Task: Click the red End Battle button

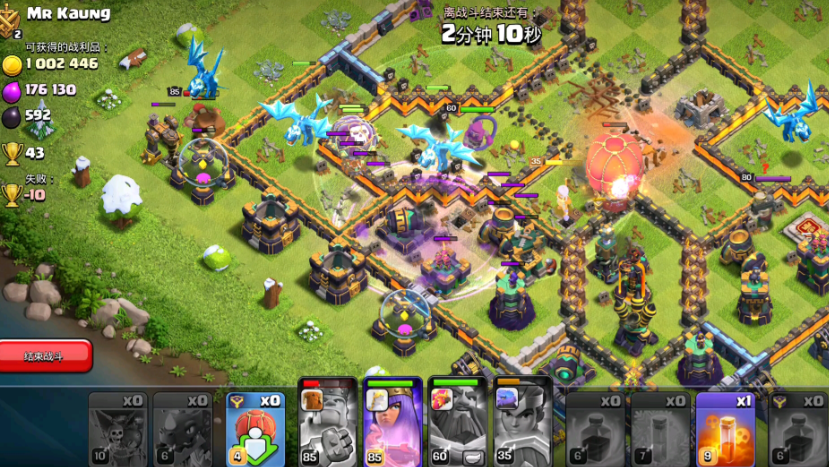Action: [46, 354]
